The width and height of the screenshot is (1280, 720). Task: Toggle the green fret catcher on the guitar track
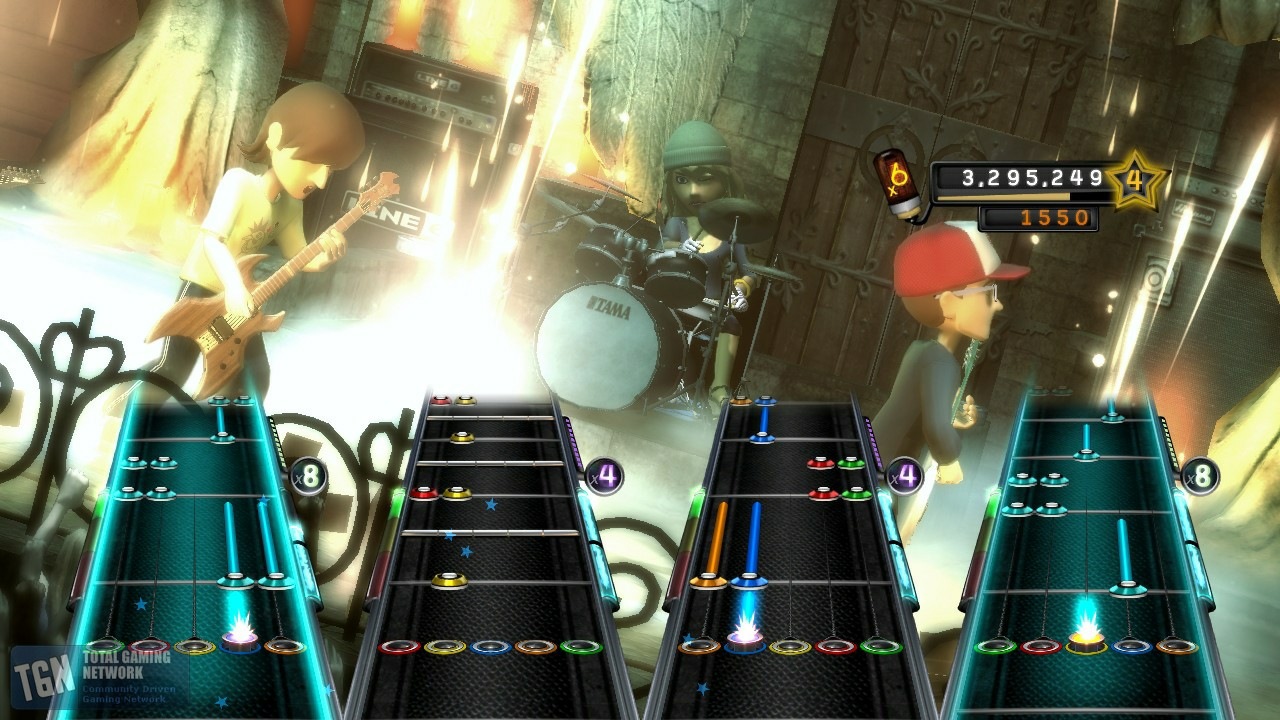point(104,644)
